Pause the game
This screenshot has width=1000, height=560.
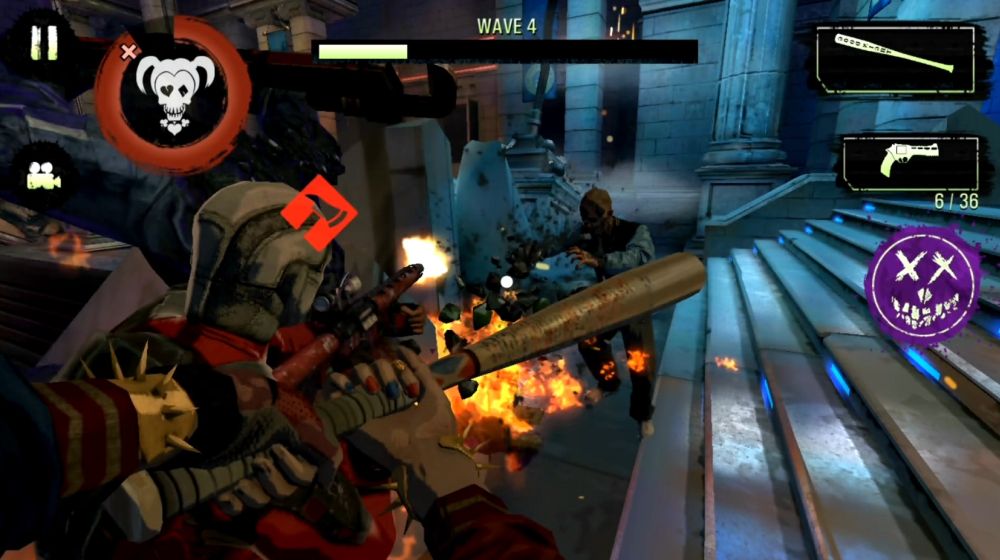click(x=43, y=43)
